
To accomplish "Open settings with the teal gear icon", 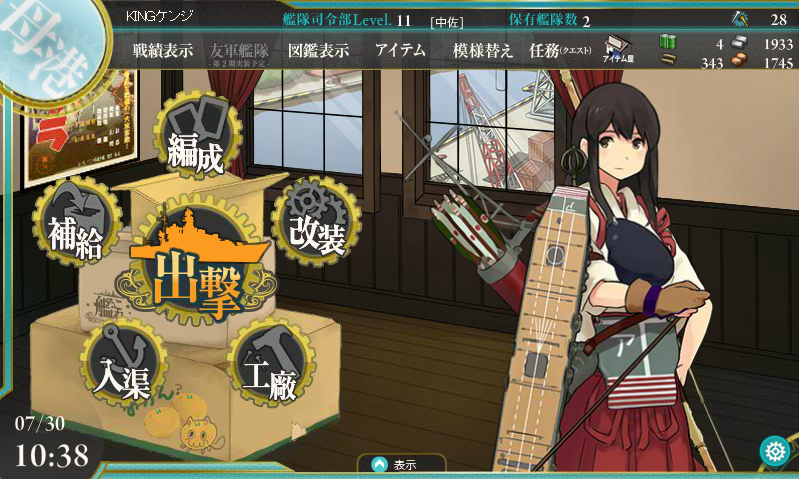I will 774,452.
